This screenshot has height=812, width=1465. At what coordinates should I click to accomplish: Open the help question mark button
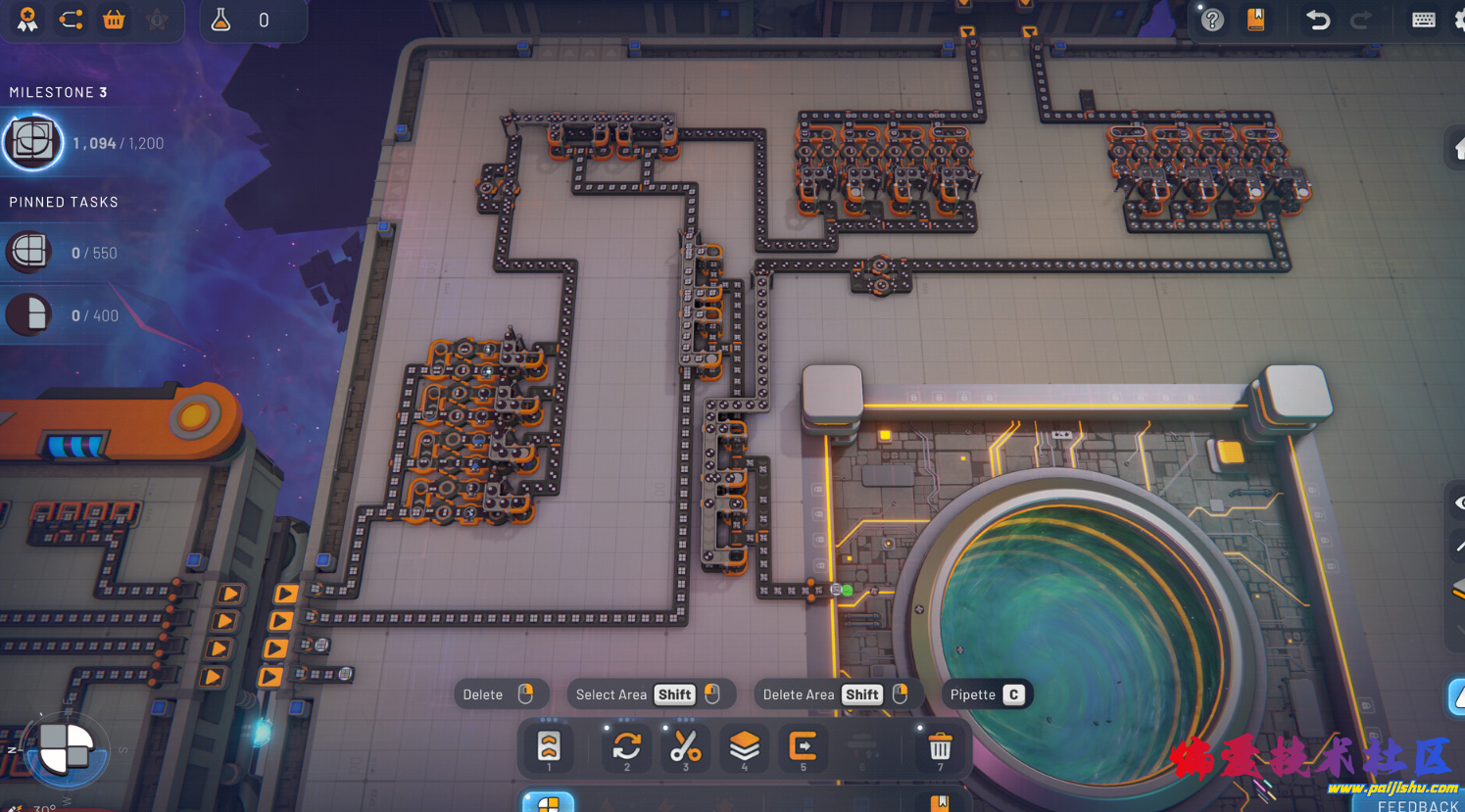pyautogui.click(x=1212, y=20)
